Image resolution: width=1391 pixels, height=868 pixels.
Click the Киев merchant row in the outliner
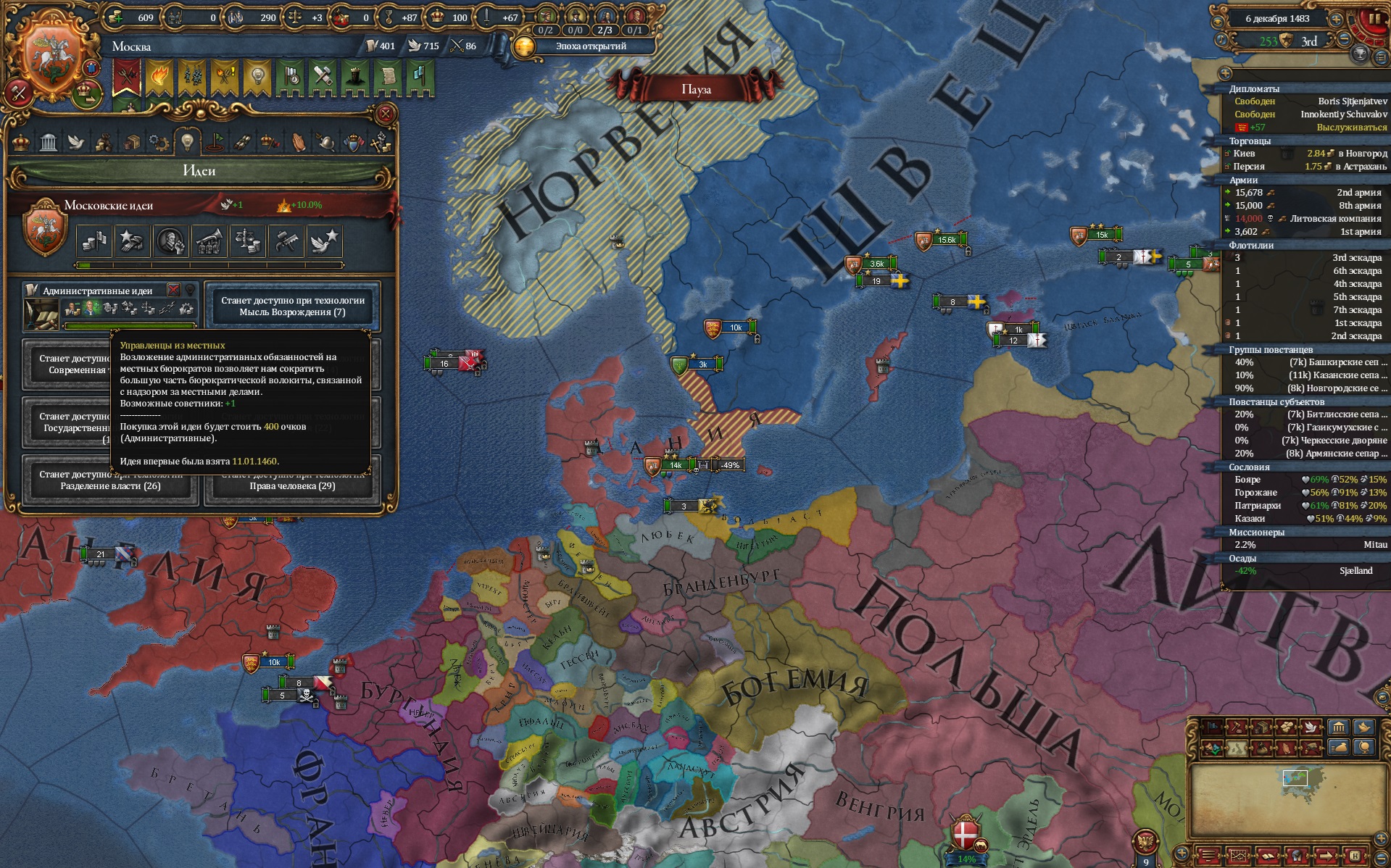click(x=1305, y=154)
